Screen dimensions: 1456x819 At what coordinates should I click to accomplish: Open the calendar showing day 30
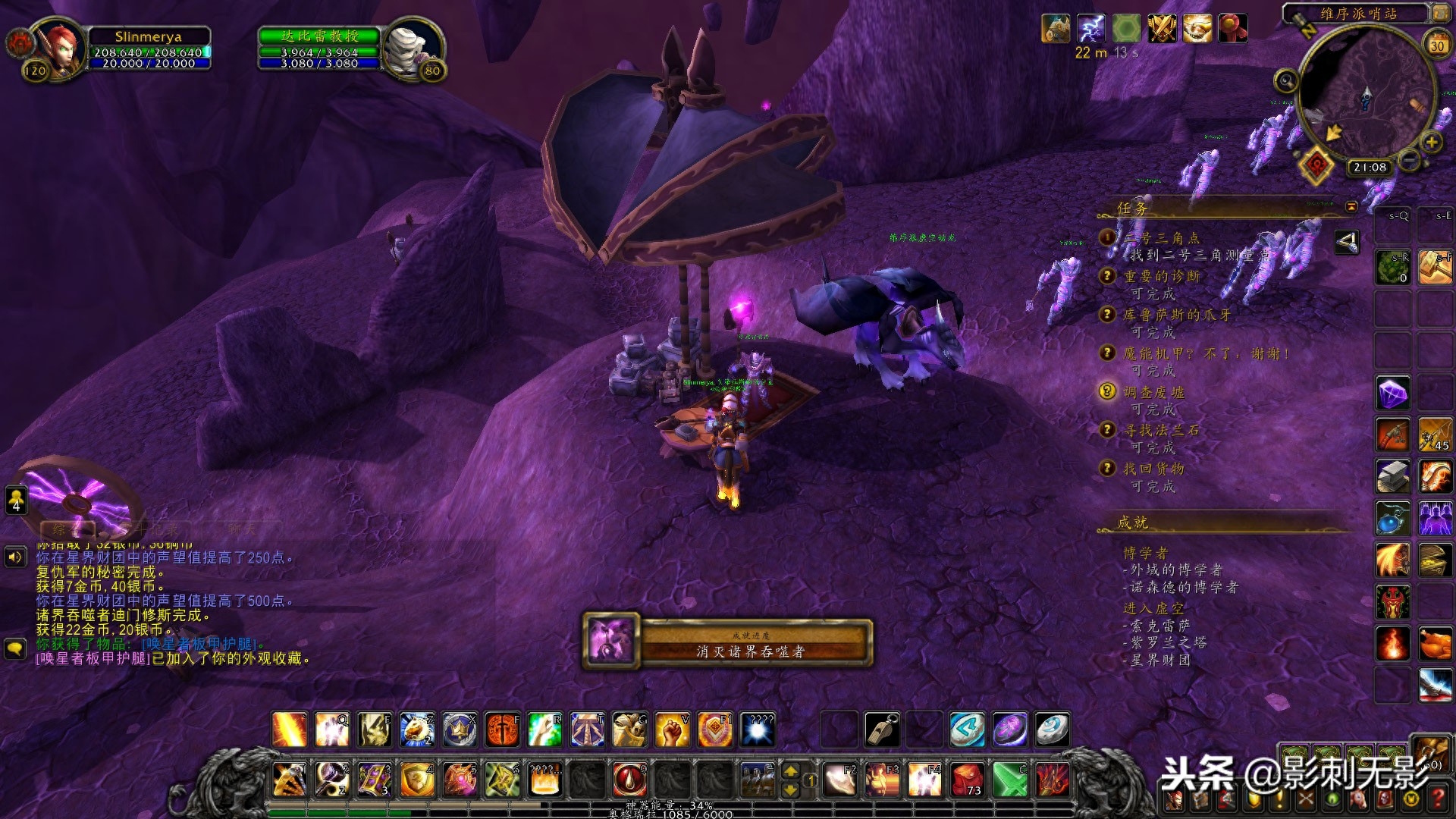(x=1437, y=45)
